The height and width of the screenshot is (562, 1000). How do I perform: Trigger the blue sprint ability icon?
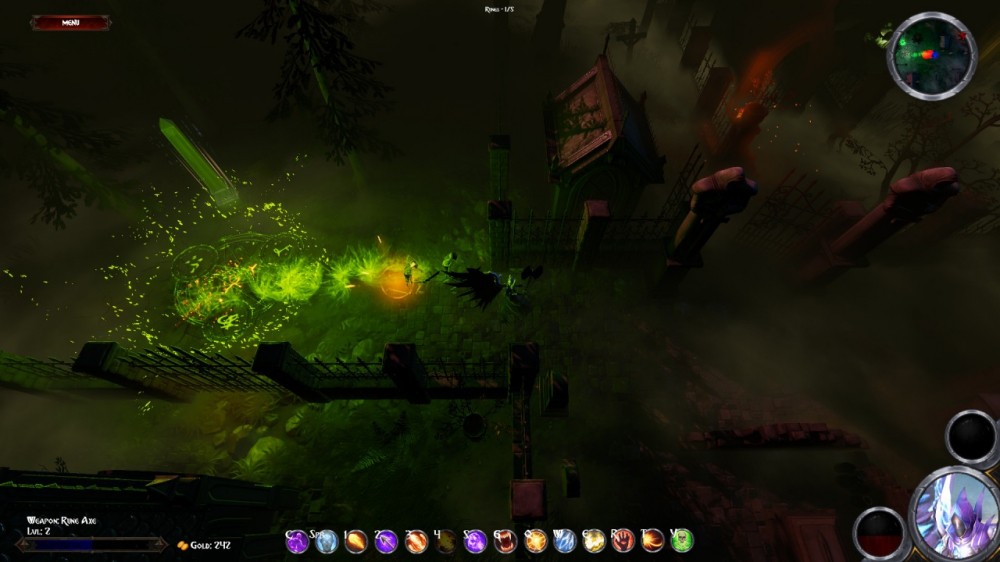tap(326, 541)
